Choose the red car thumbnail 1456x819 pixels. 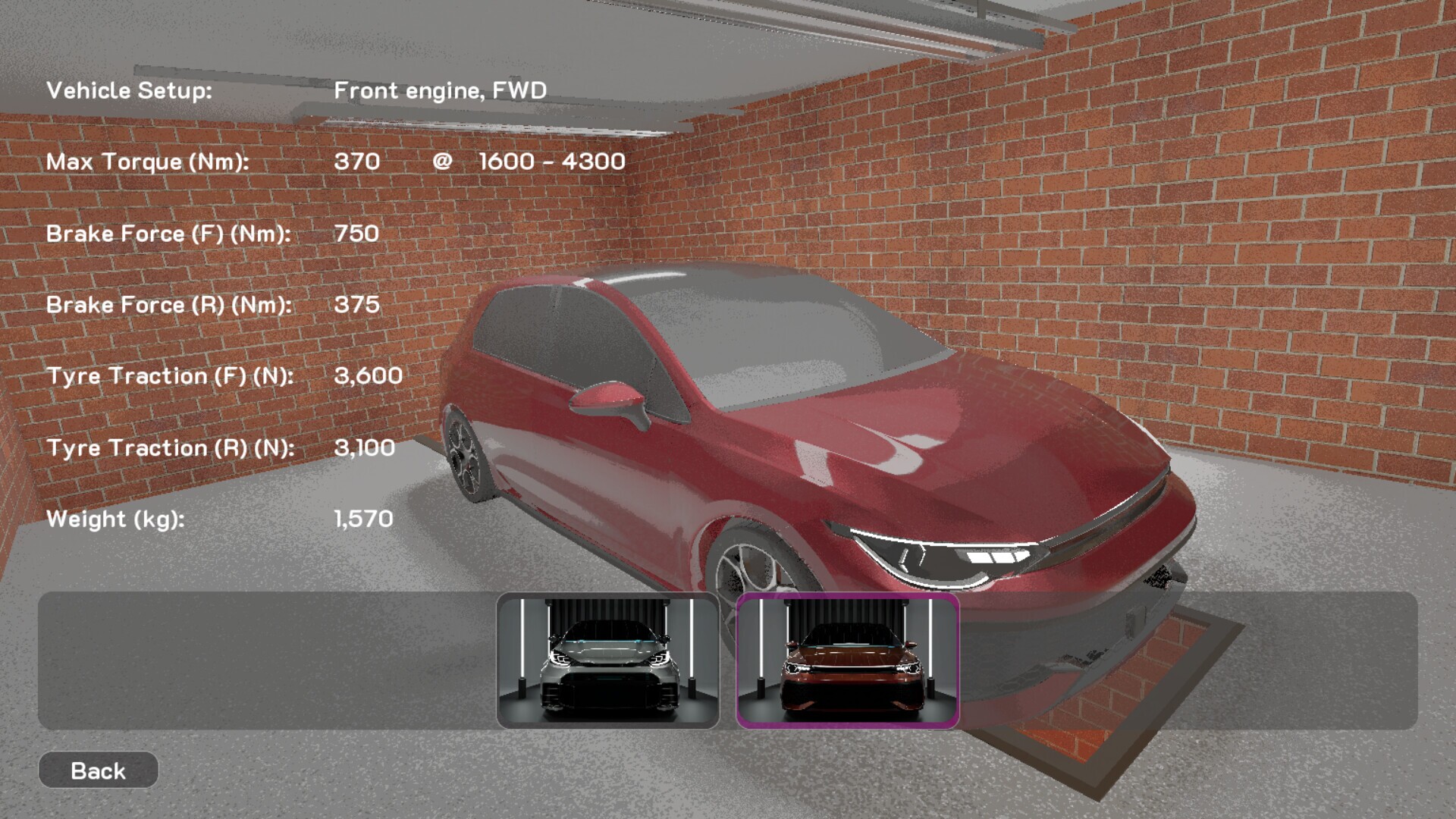click(848, 661)
